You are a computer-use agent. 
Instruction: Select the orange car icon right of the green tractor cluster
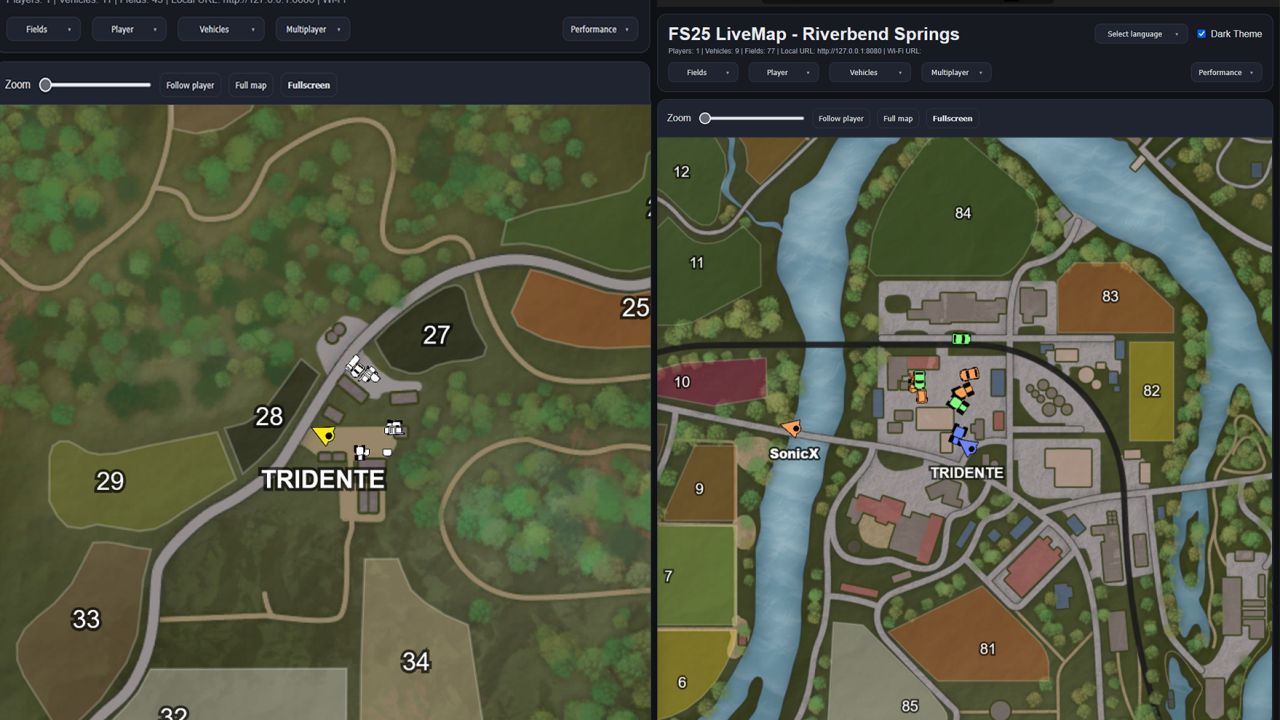click(970, 374)
